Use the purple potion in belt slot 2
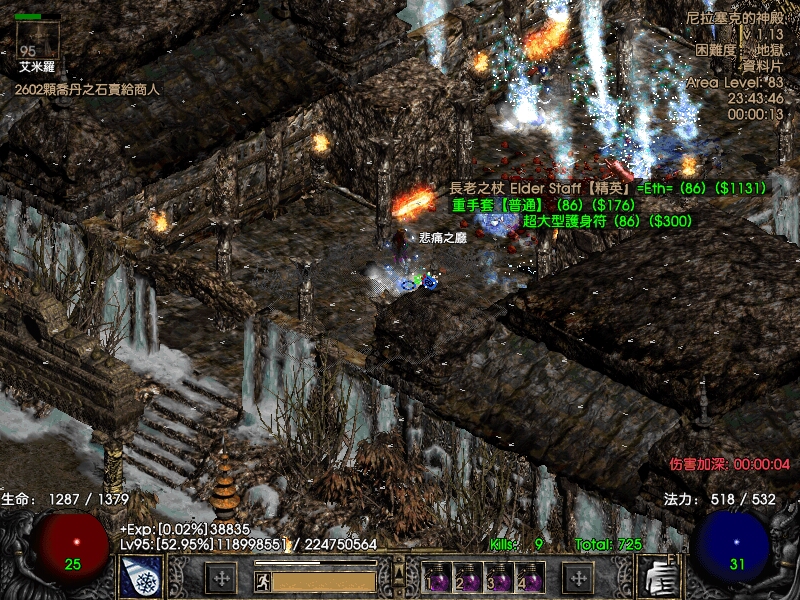This screenshot has width=800, height=600. click(468, 578)
